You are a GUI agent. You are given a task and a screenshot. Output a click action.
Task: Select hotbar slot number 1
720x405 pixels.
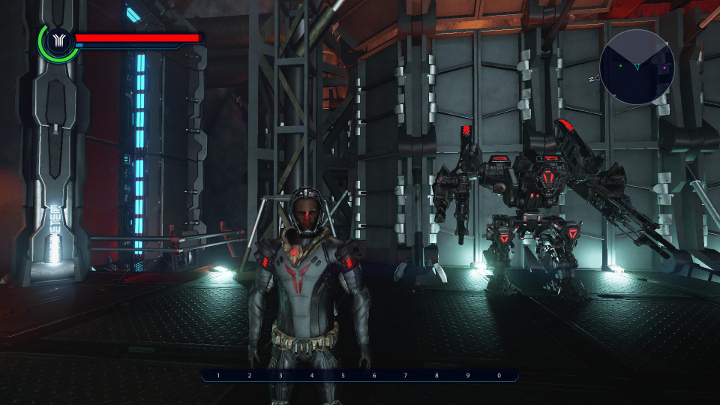tap(218, 376)
